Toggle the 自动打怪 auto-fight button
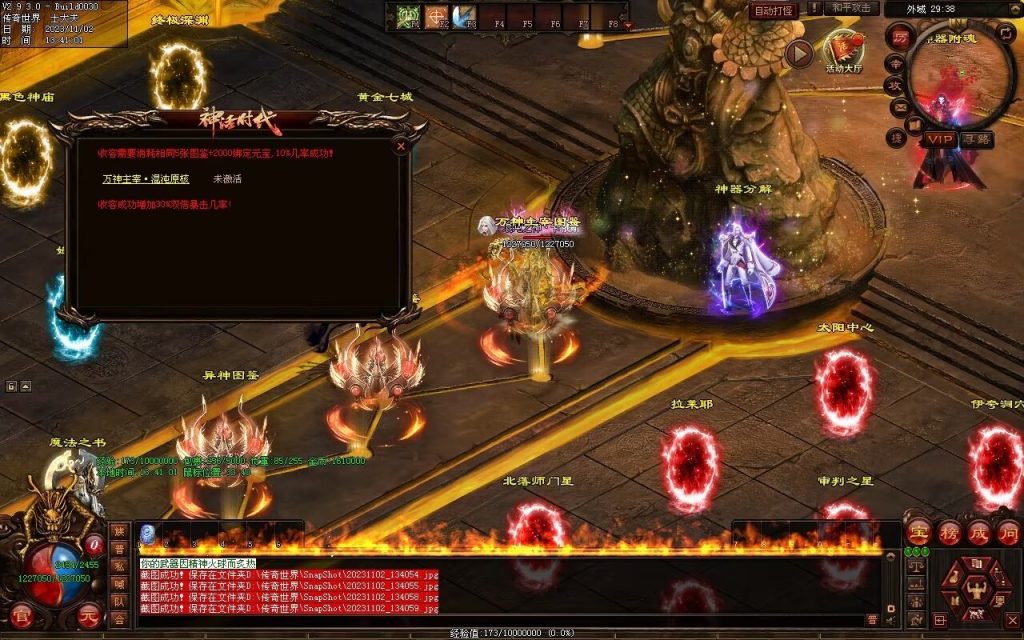The image size is (1024, 640). tap(773, 10)
